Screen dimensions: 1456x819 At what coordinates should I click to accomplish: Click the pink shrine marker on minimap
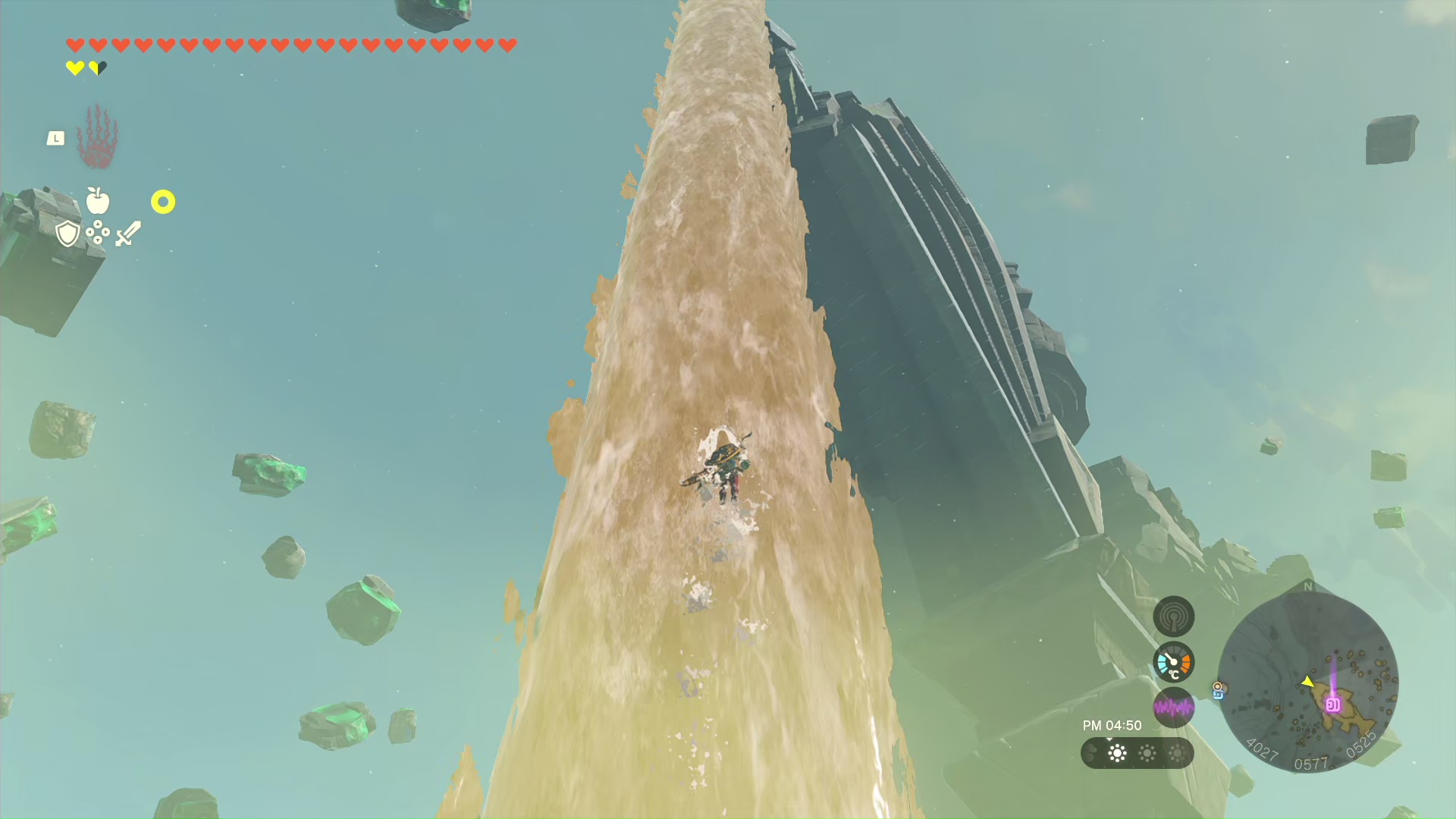click(1332, 704)
